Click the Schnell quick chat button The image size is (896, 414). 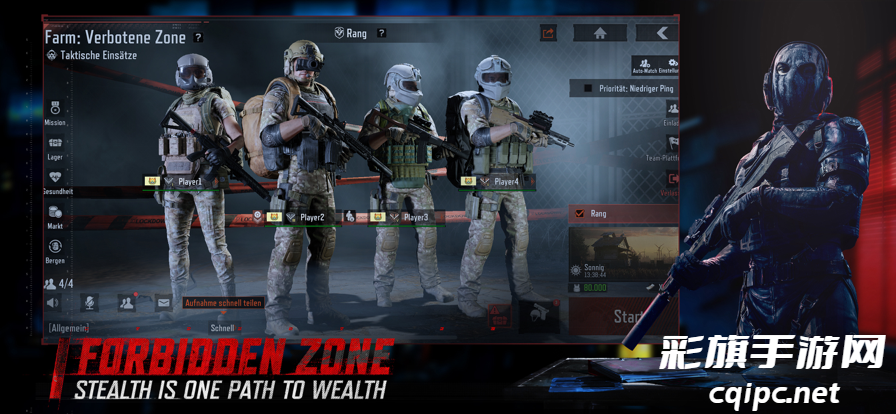[222, 327]
